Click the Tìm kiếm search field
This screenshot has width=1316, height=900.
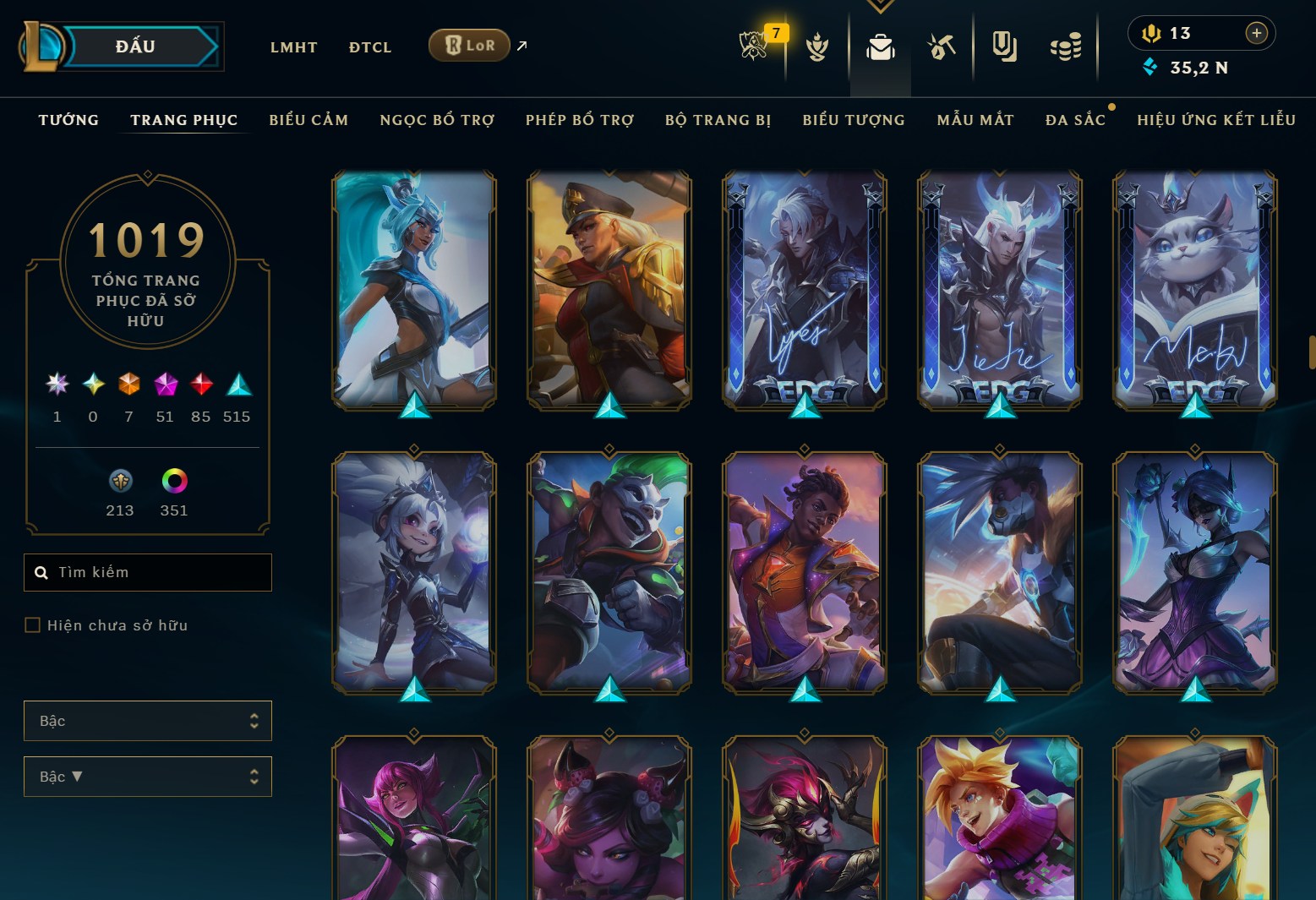[148, 572]
